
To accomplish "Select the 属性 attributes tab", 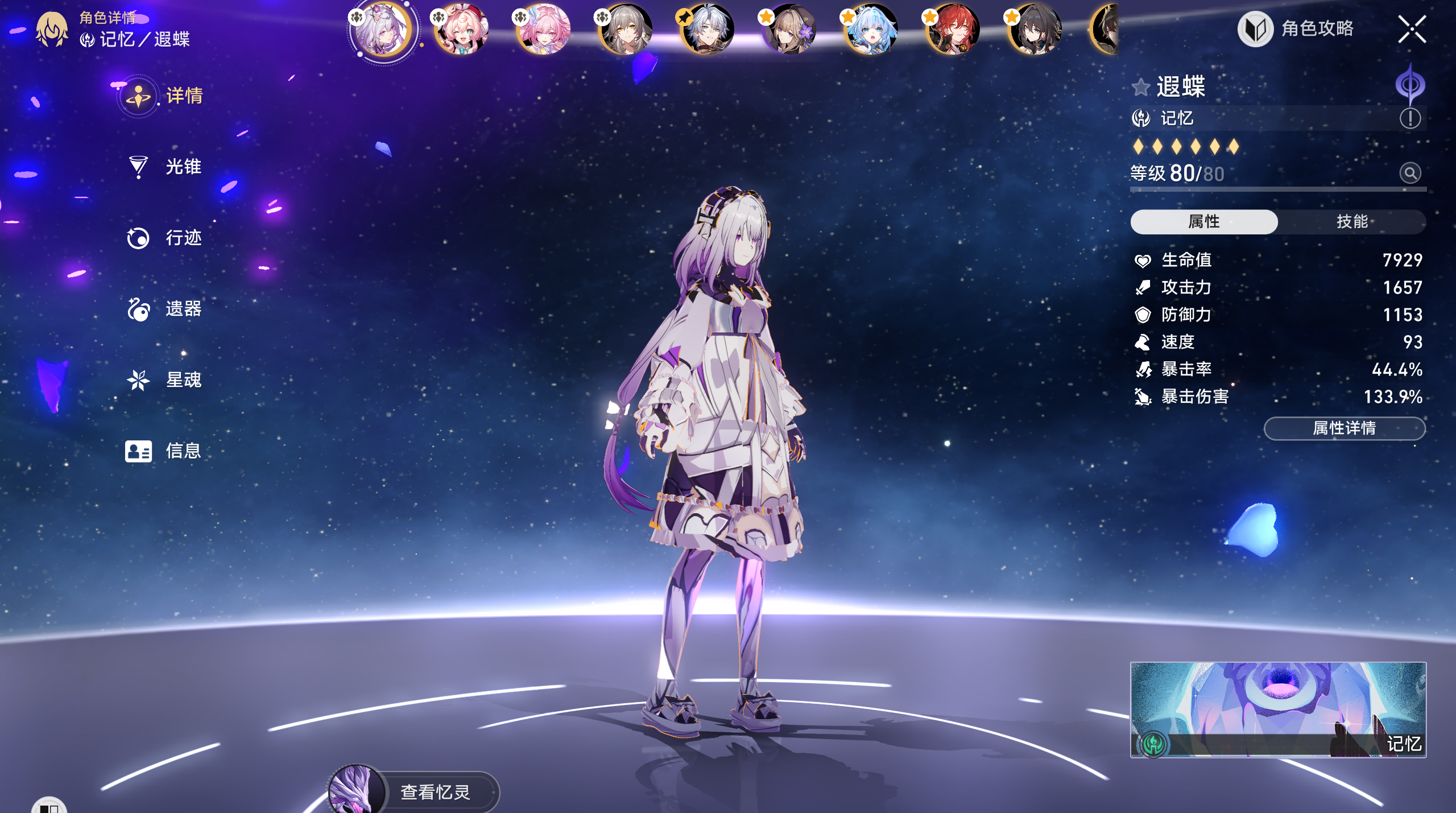I will click(1203, 221).
